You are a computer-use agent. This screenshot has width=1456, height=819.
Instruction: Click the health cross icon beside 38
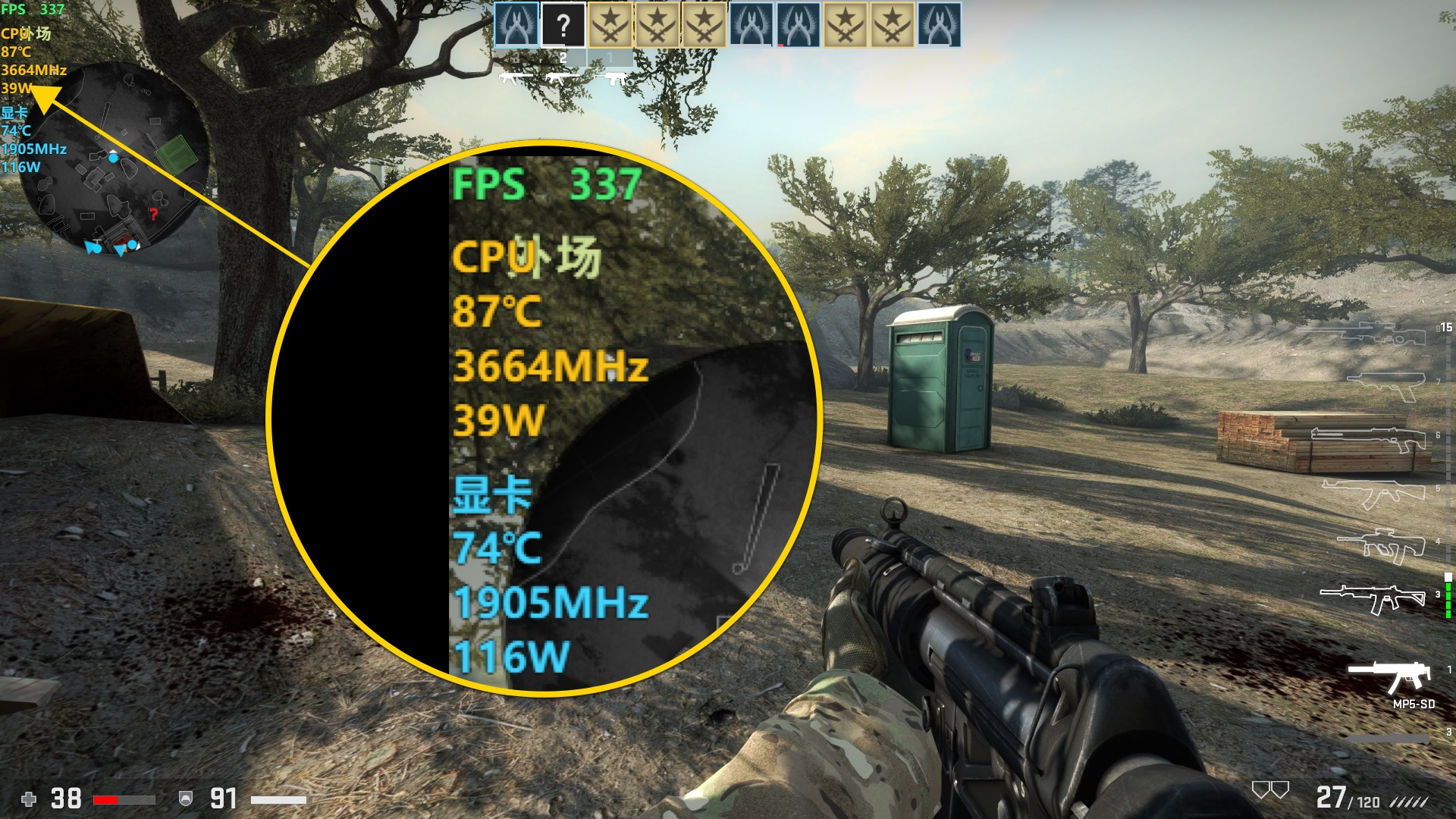tap(30, 799)
